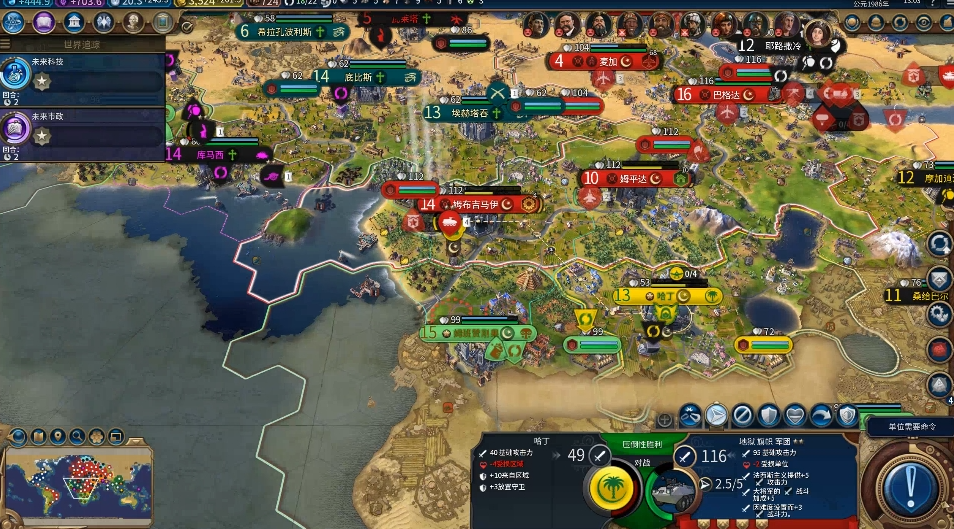Select the 希拉孔波利斯 city banner
The image size is (954, 529).
click(292, 31)
